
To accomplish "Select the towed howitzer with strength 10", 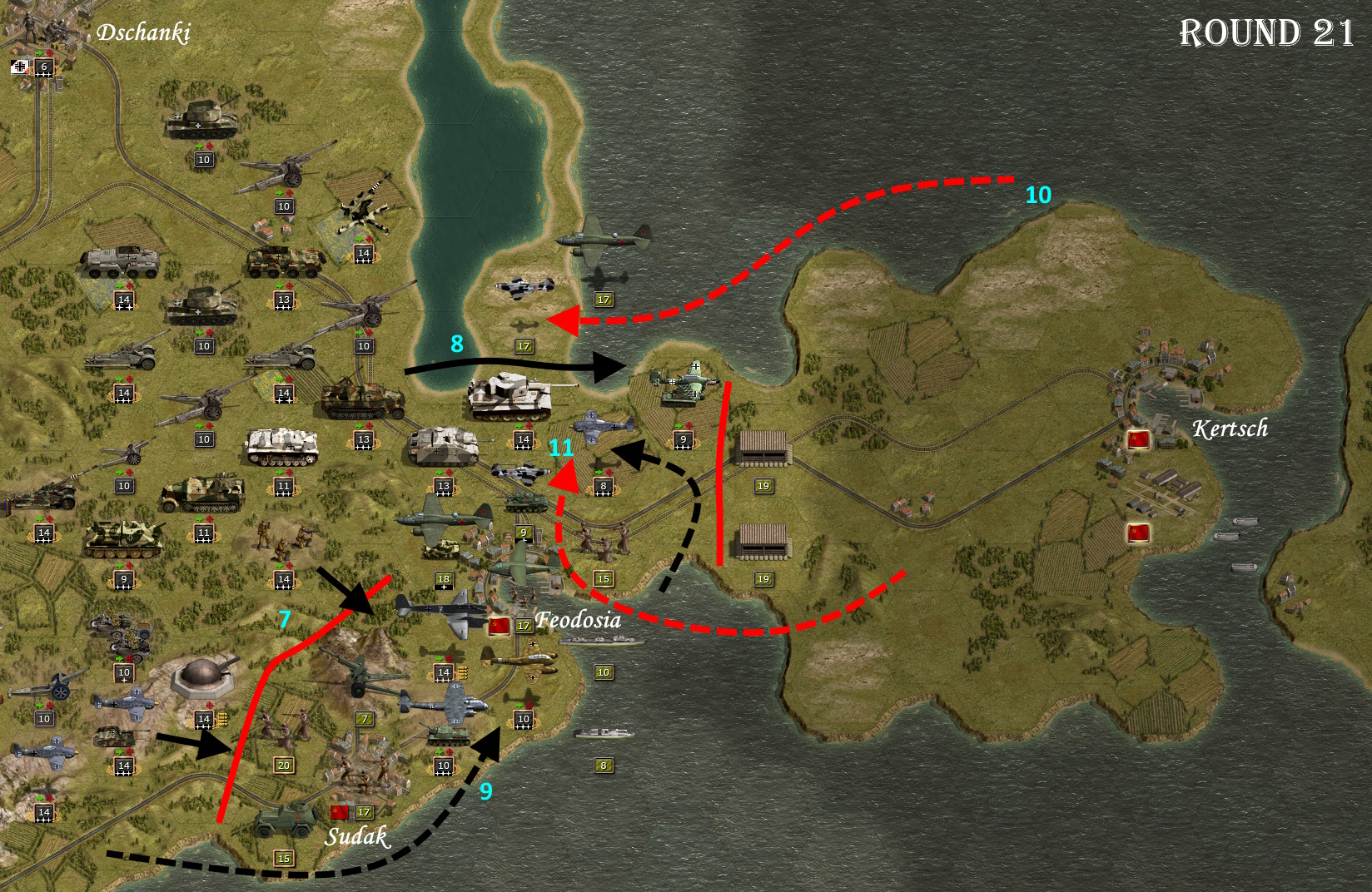I will 281,172.
